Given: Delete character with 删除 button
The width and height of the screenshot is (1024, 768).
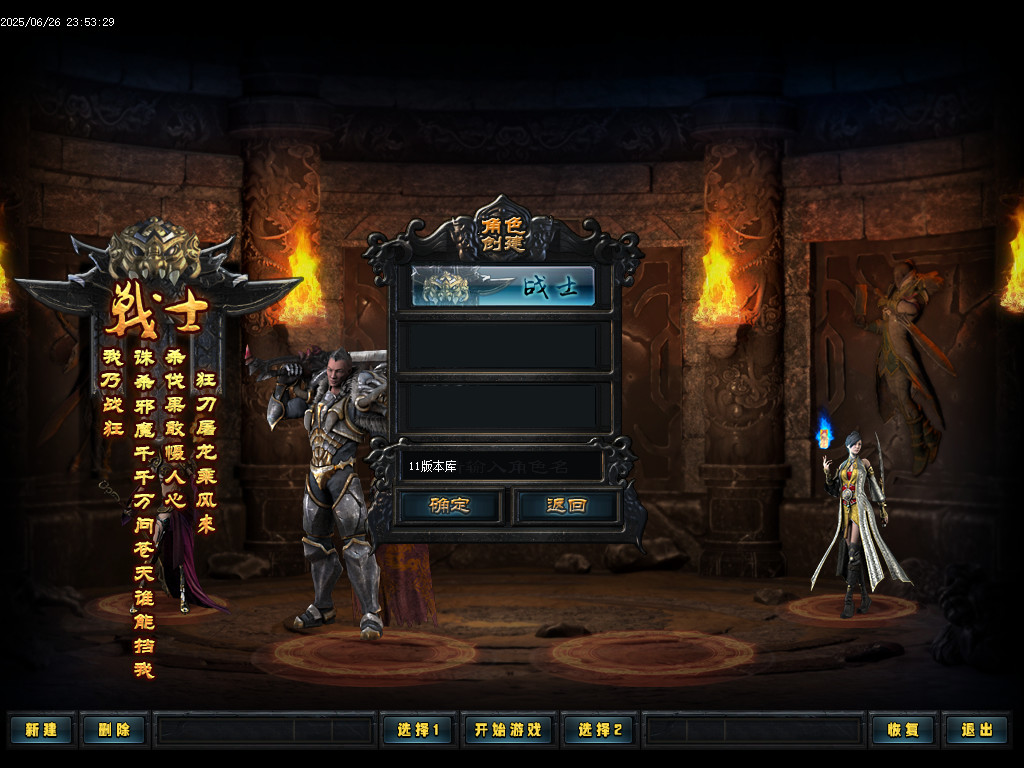Looking at the screenshot, I should (113, 730).
